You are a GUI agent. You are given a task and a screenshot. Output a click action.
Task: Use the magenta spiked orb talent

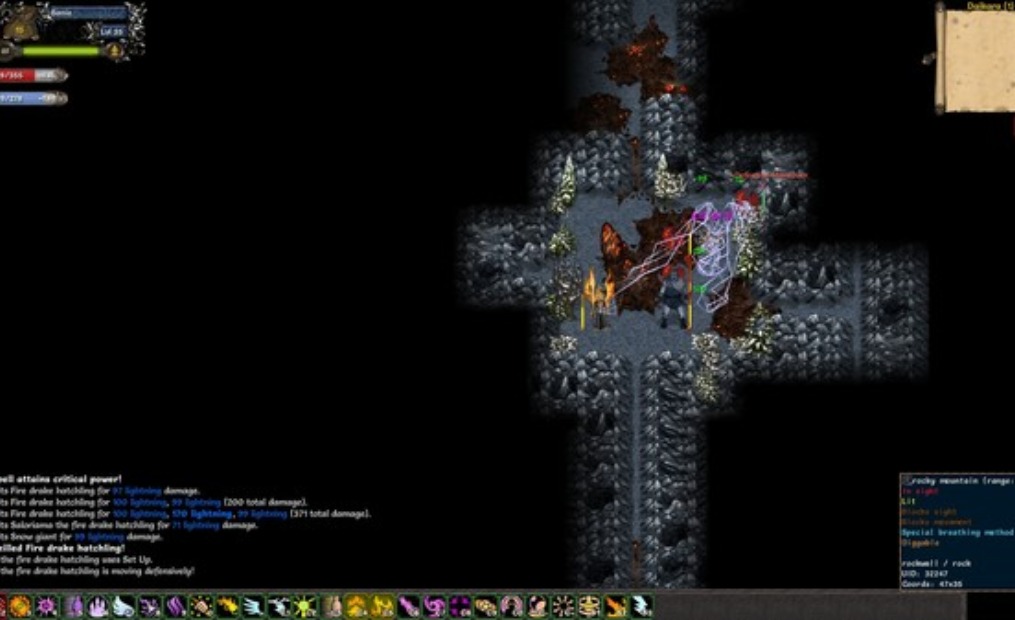tap(46, 606)
